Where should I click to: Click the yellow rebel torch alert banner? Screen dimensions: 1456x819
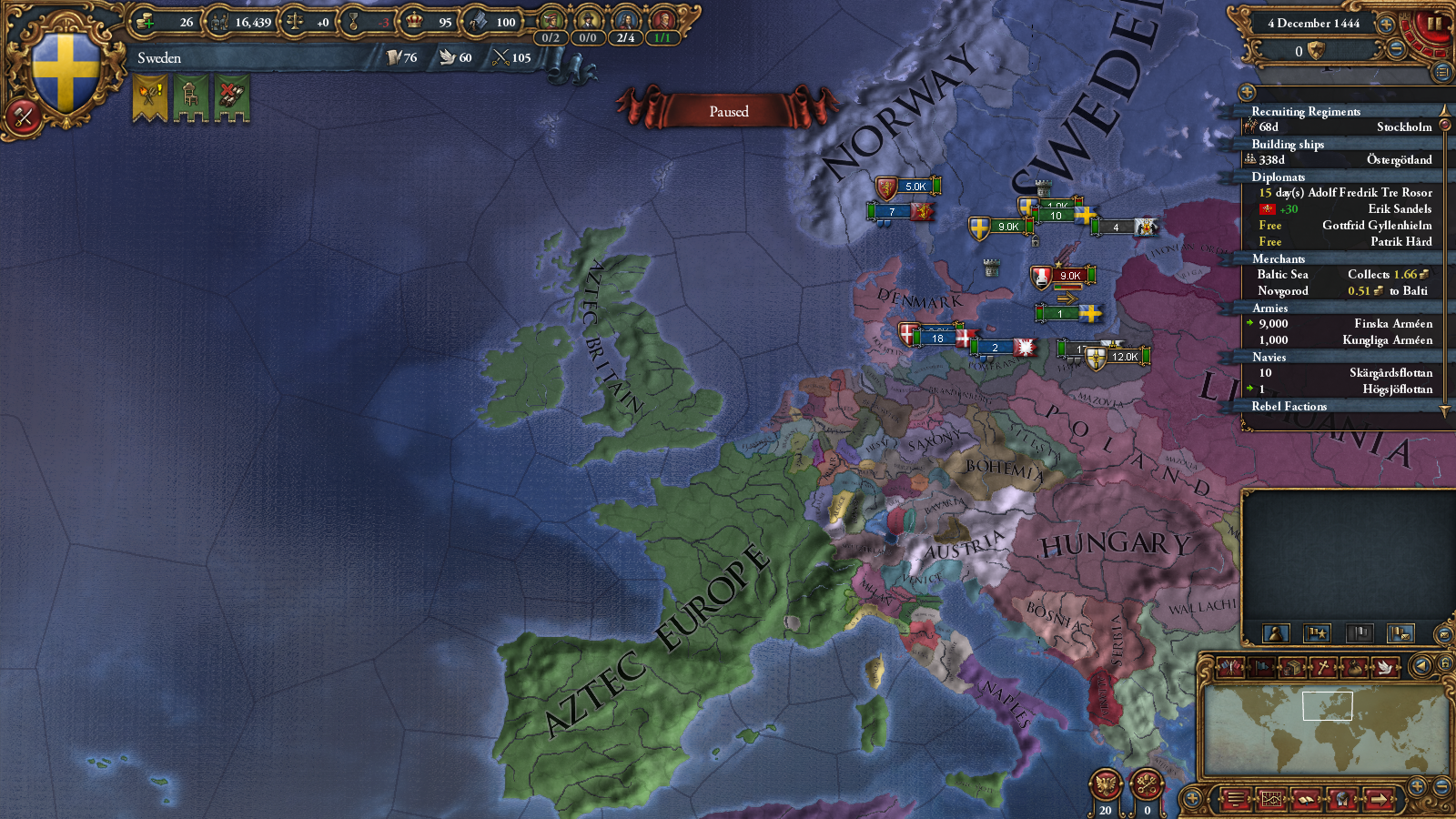150,96
